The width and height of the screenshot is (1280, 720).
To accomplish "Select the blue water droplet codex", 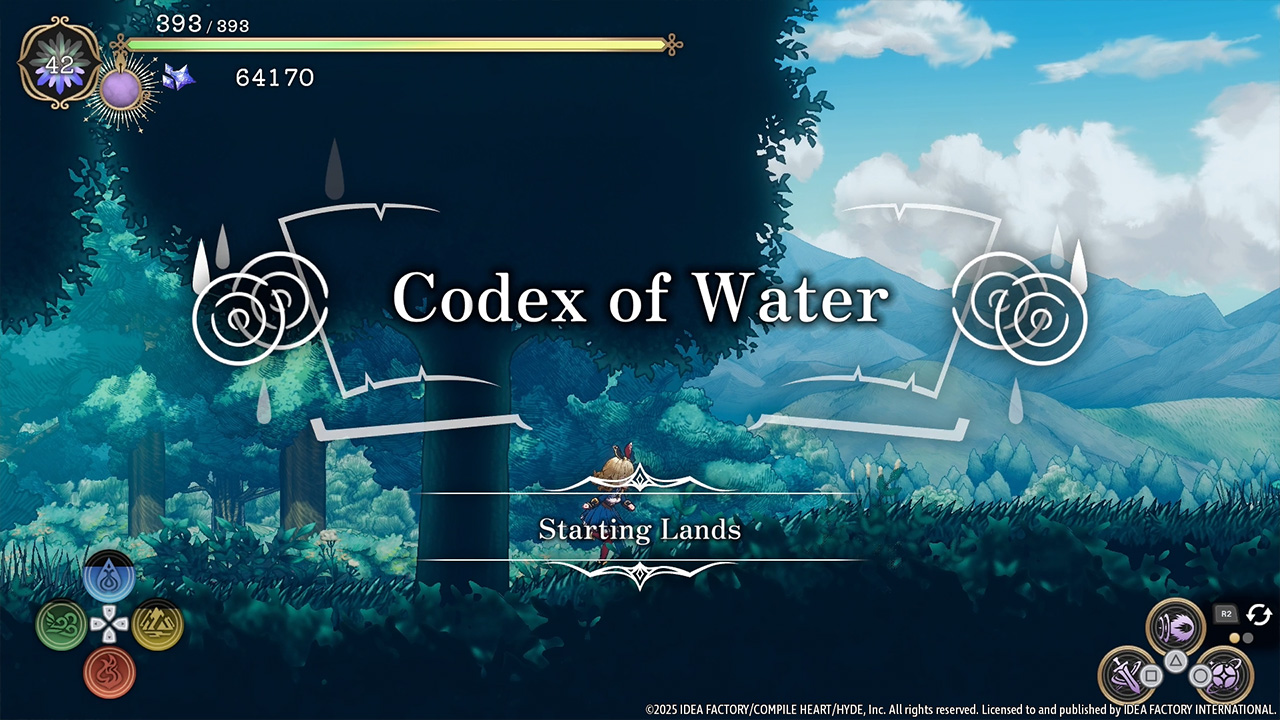I will [109, 578].
